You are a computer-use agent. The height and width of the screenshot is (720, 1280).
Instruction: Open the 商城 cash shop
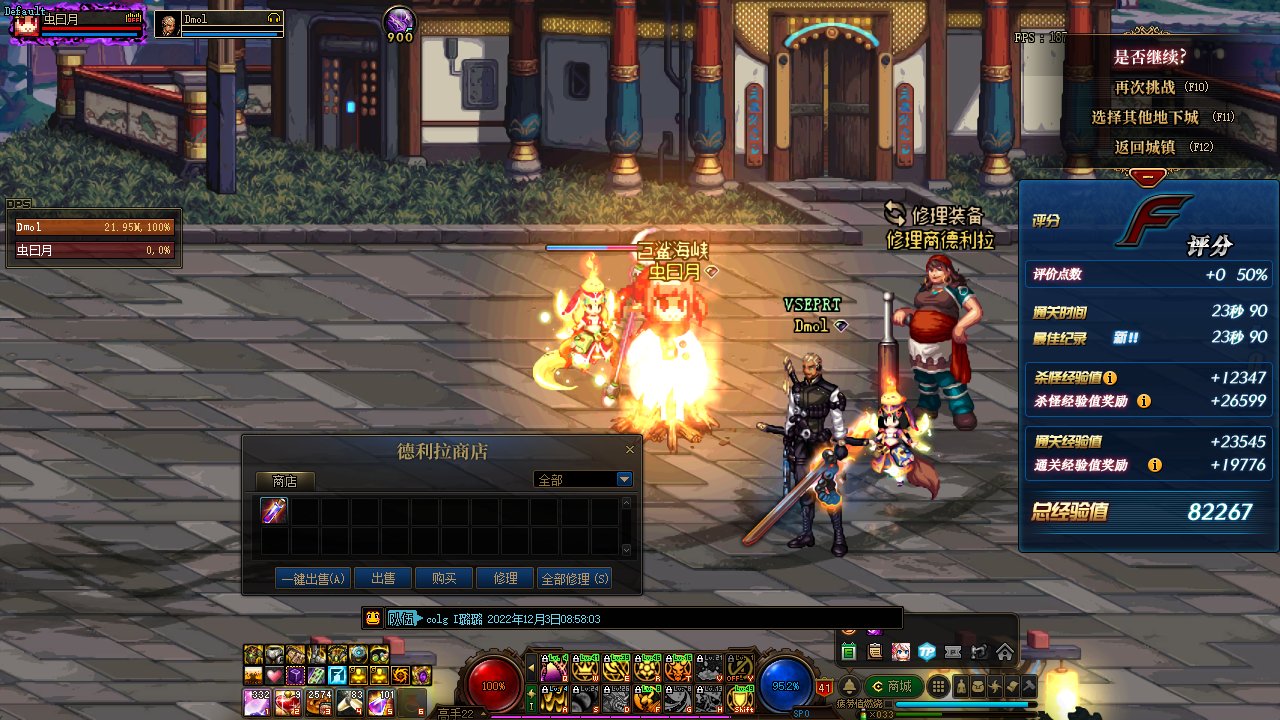tap(892, 687)
